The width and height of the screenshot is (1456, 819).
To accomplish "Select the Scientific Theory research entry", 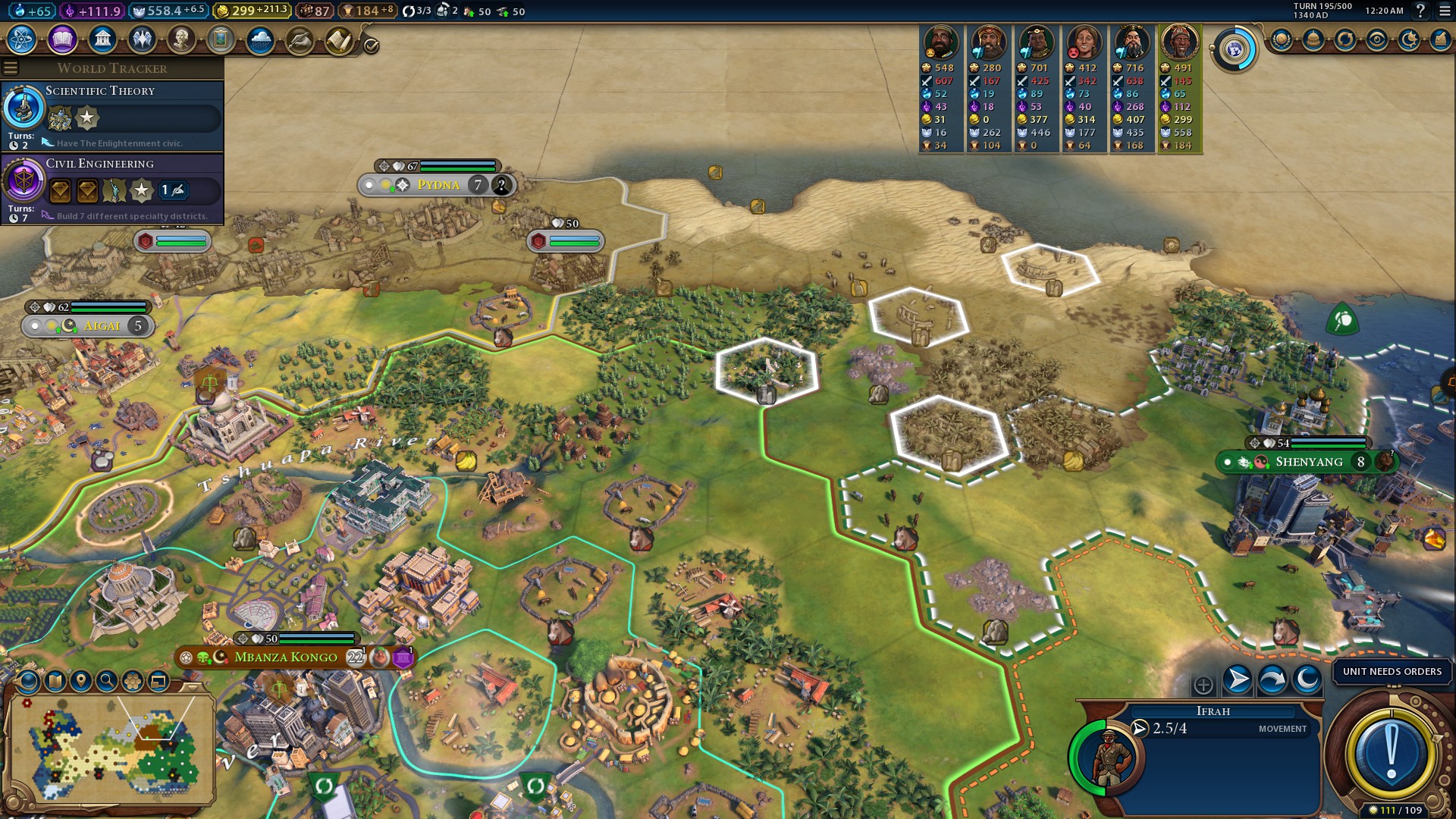I will [x=112, y=115].
